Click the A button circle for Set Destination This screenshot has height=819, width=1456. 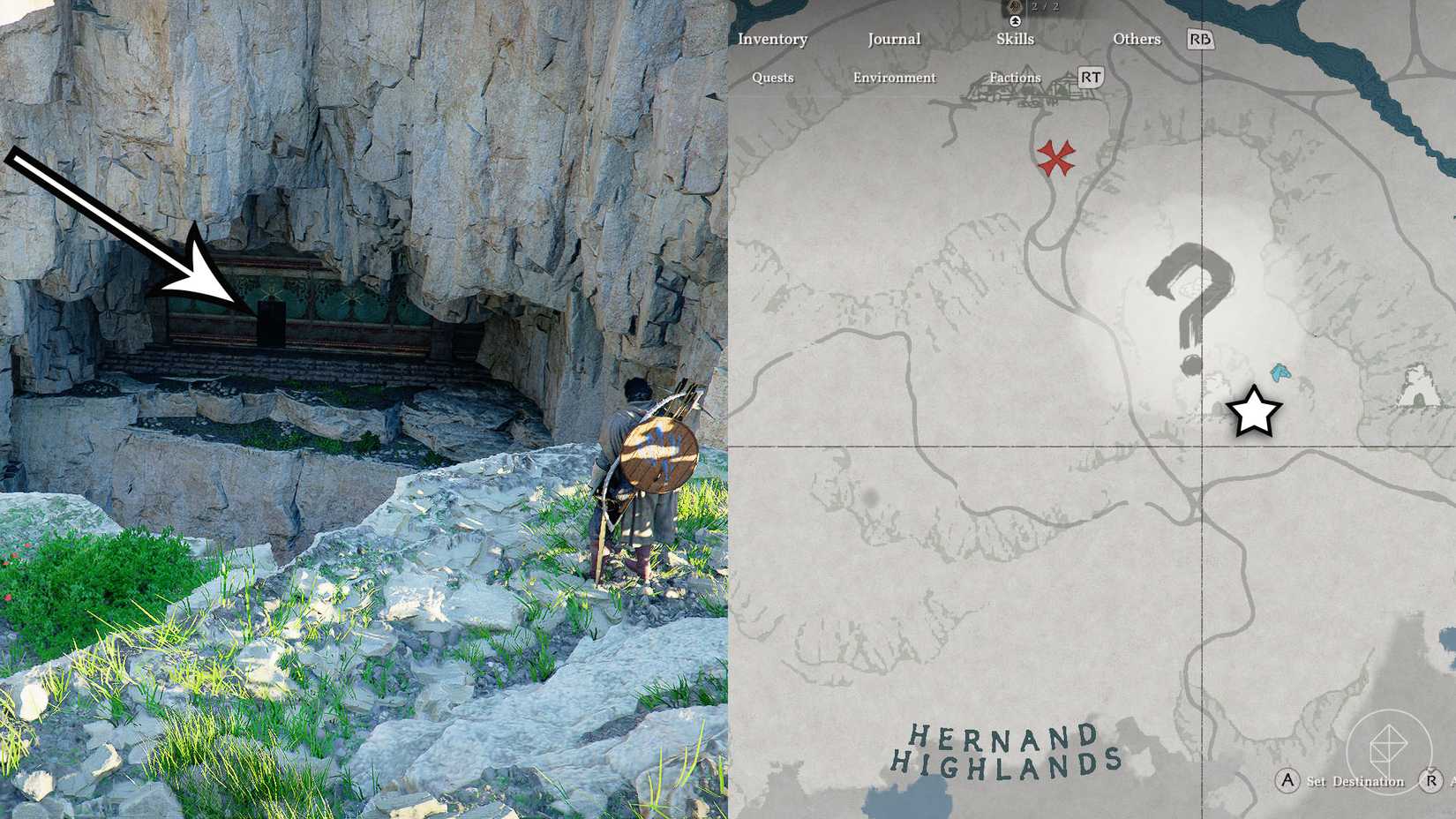1286,781
